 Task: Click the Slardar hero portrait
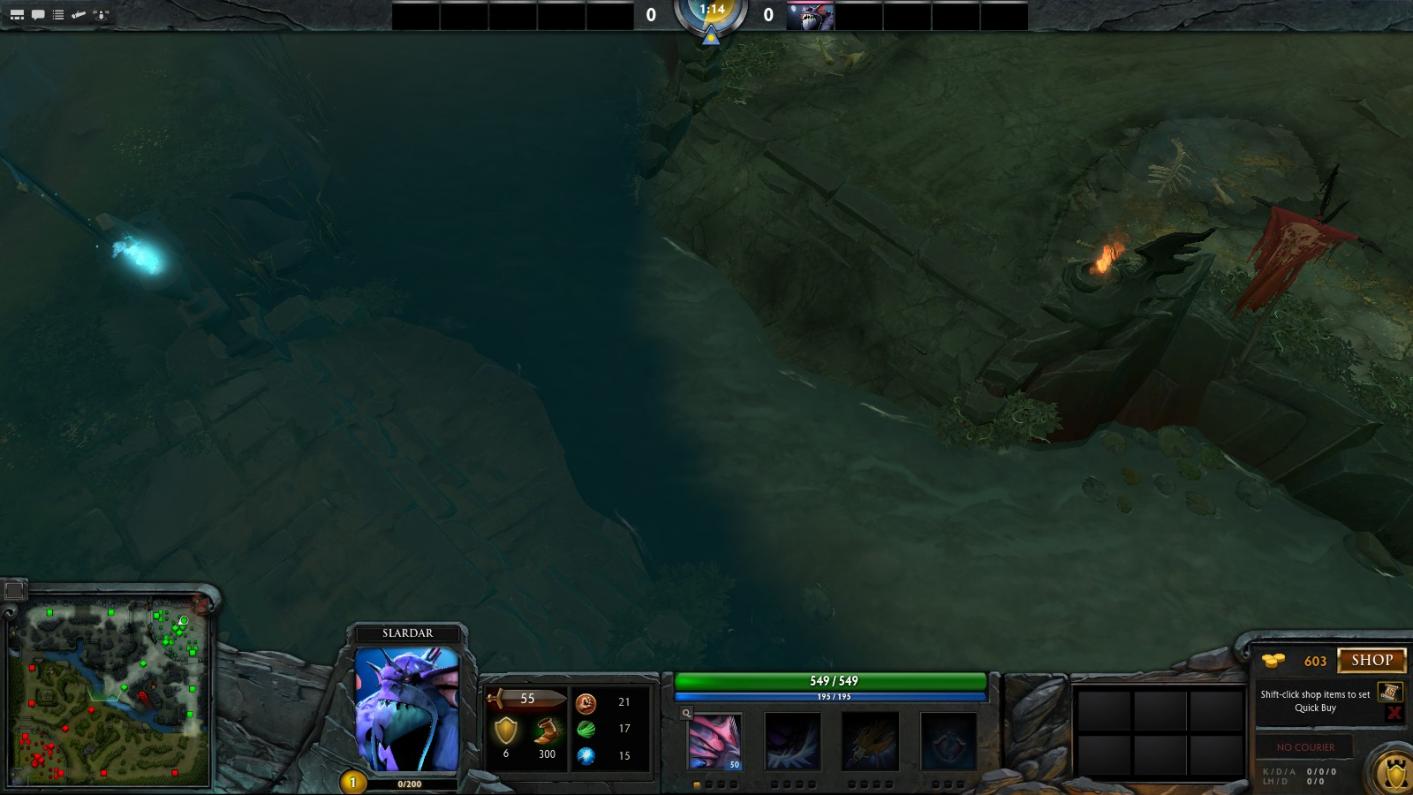407,709
